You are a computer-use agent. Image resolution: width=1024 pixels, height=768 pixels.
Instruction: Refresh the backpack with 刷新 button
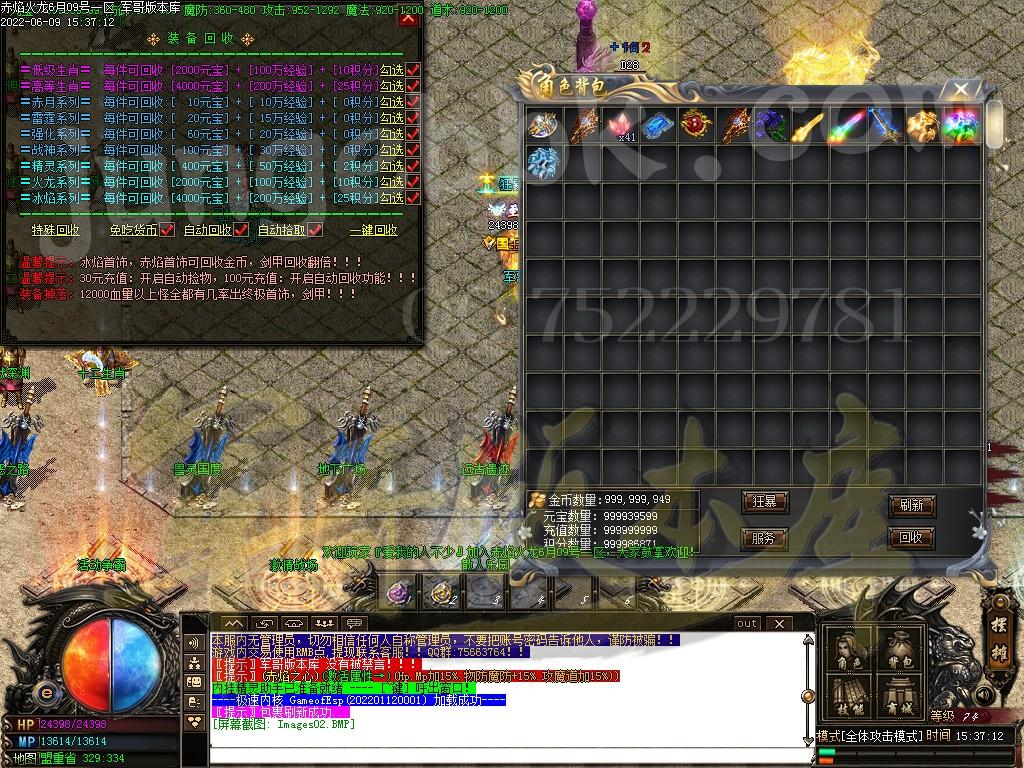tap(911, 505)
